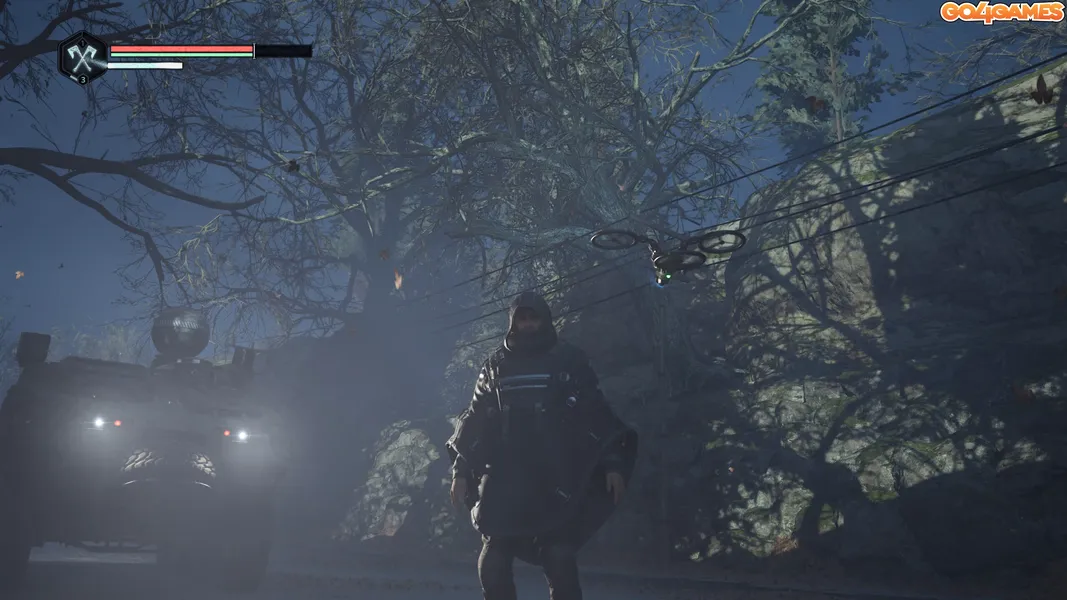The height and width of the screenshot is (600, 1067).
Task: Select the crossed axes weapon icon
Action: [x=82, y=57]
